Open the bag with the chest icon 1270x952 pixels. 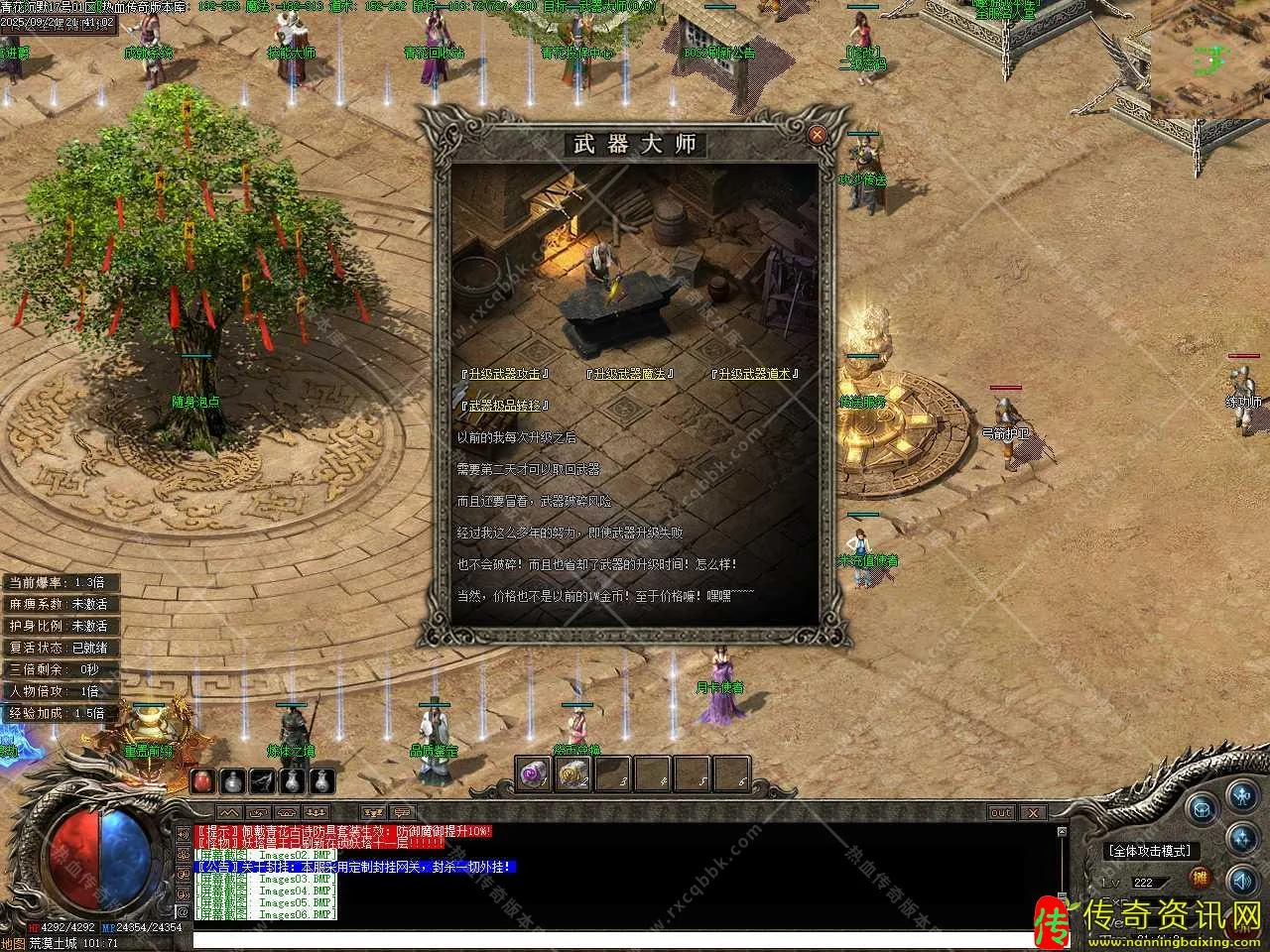coord(1203,806)
